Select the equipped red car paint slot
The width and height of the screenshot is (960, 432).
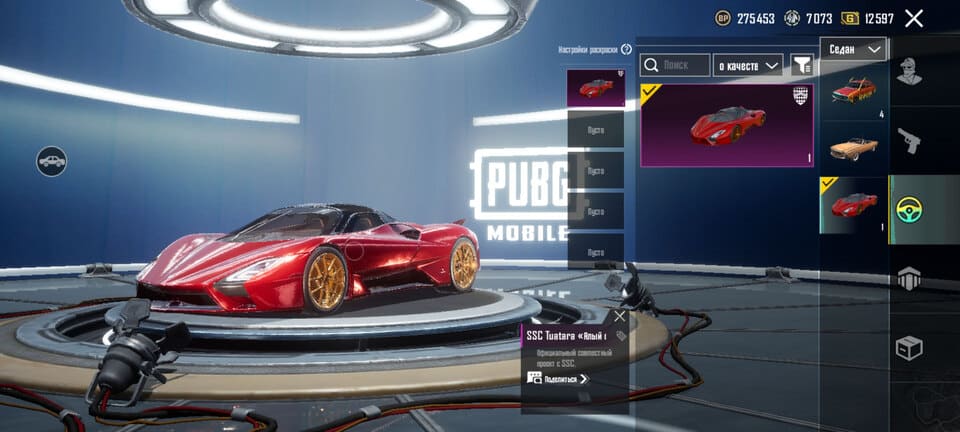tap(596, 88)
